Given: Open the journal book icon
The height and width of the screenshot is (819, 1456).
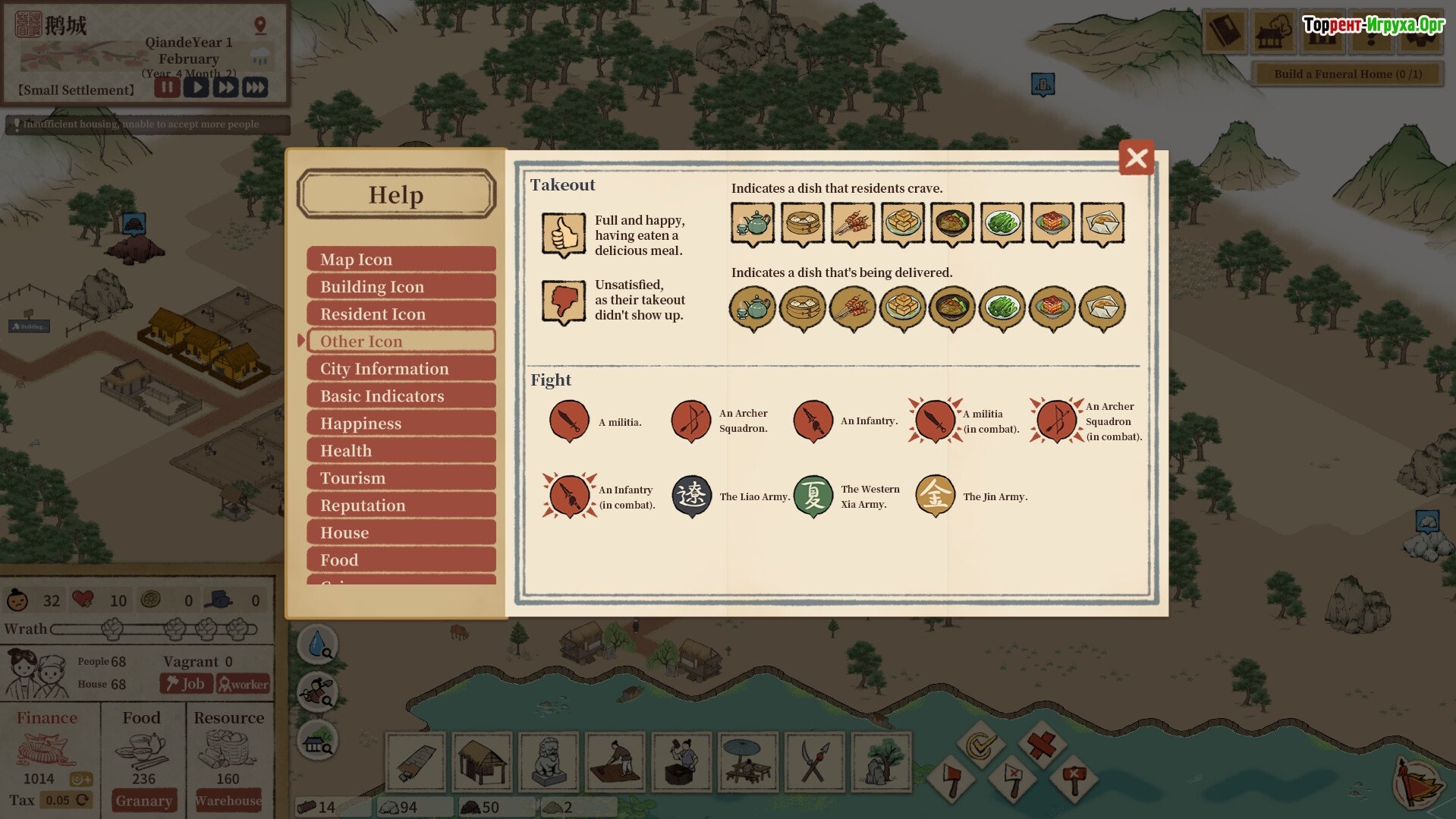Looking at the screenshot, I should 1224,32.
